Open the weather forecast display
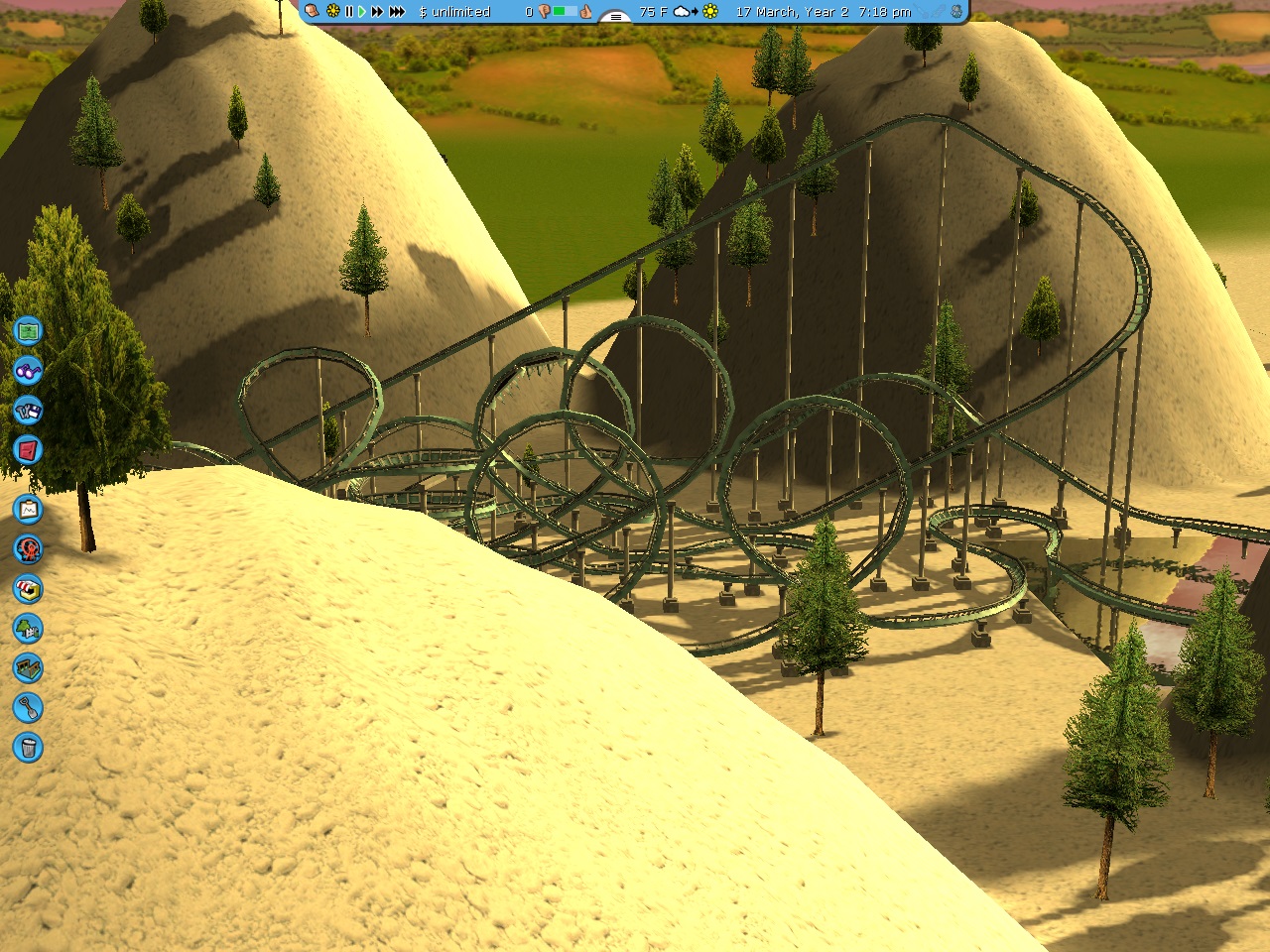Viewport: 1270px width, 952px height. [685, 12]
